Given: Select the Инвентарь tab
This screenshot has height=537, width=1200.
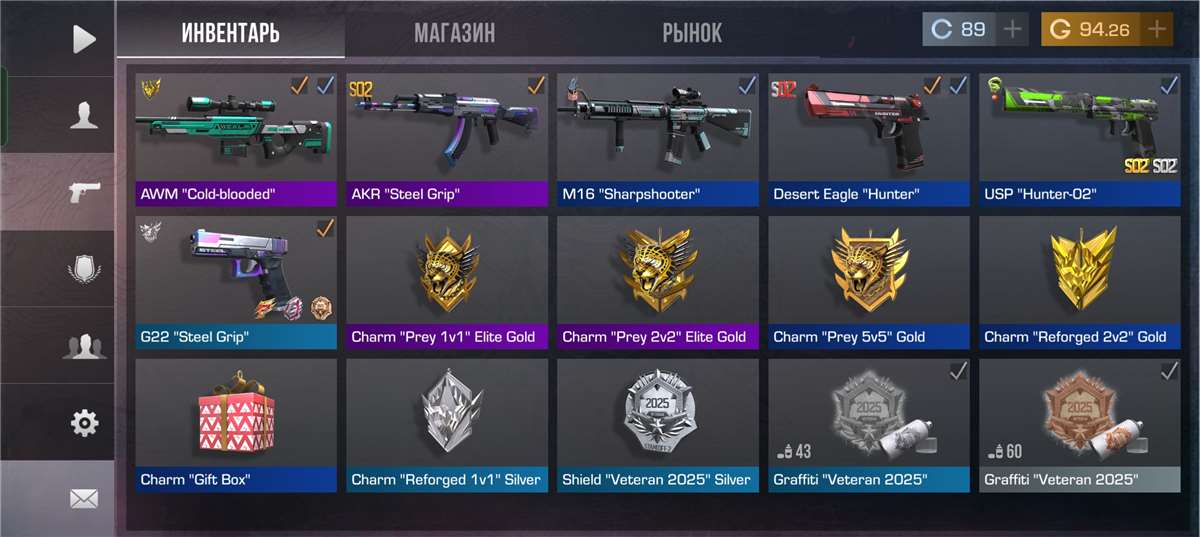Looking at the screenshot, I should (x=231, y=32).
